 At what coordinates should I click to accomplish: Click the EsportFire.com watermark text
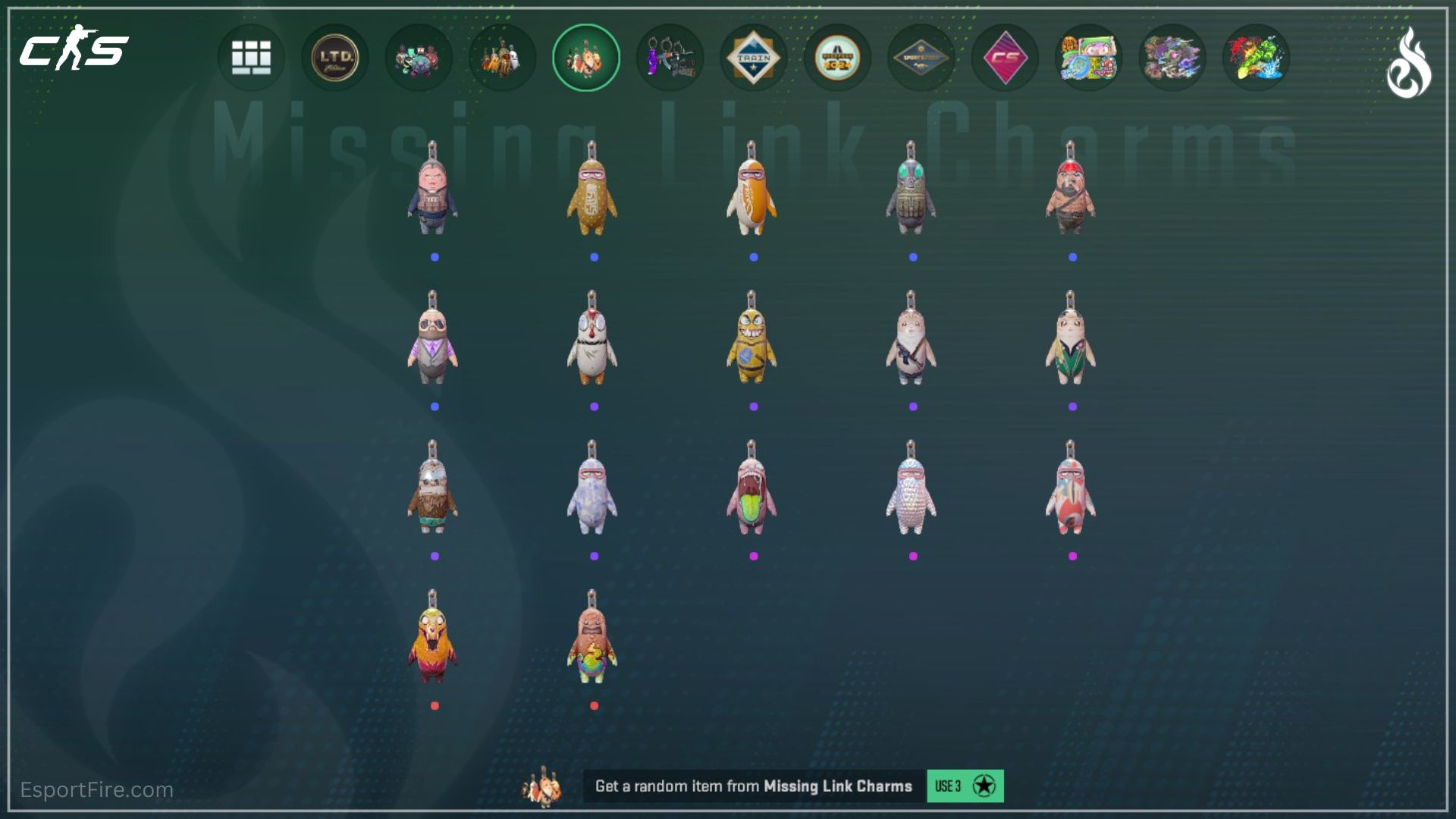99,789
